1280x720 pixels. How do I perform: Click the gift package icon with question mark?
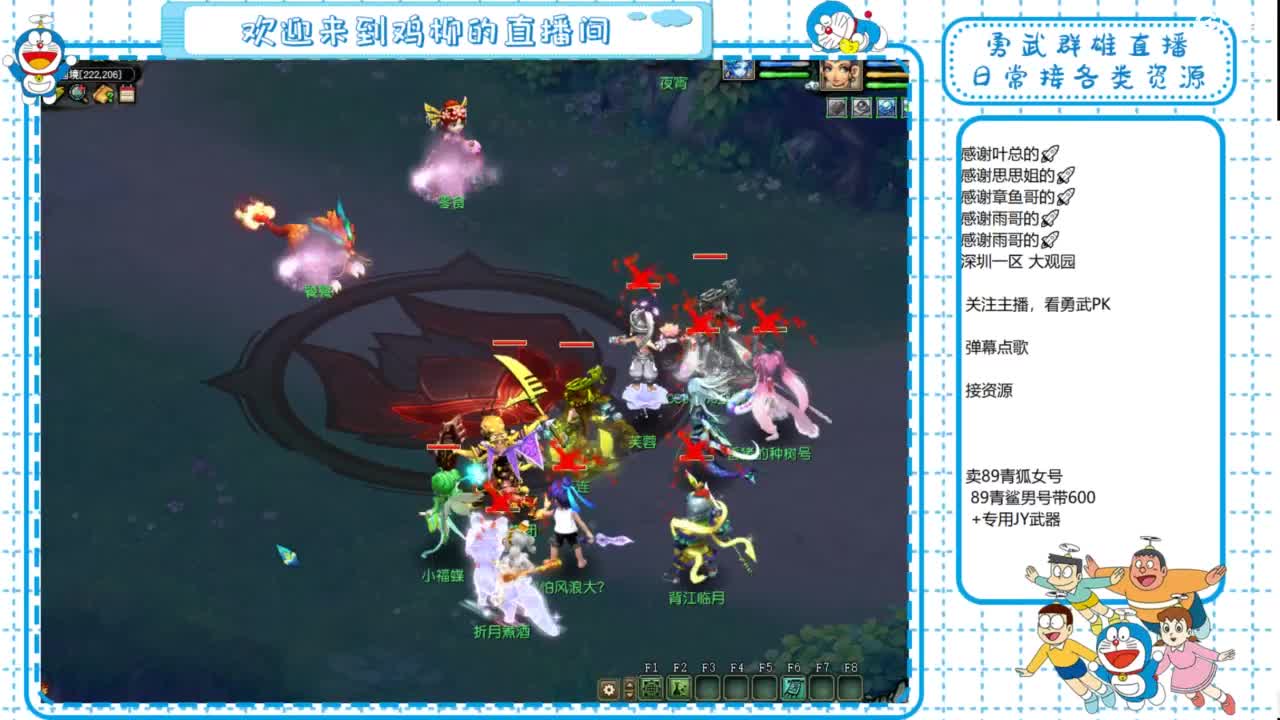(x=102, y=94)
